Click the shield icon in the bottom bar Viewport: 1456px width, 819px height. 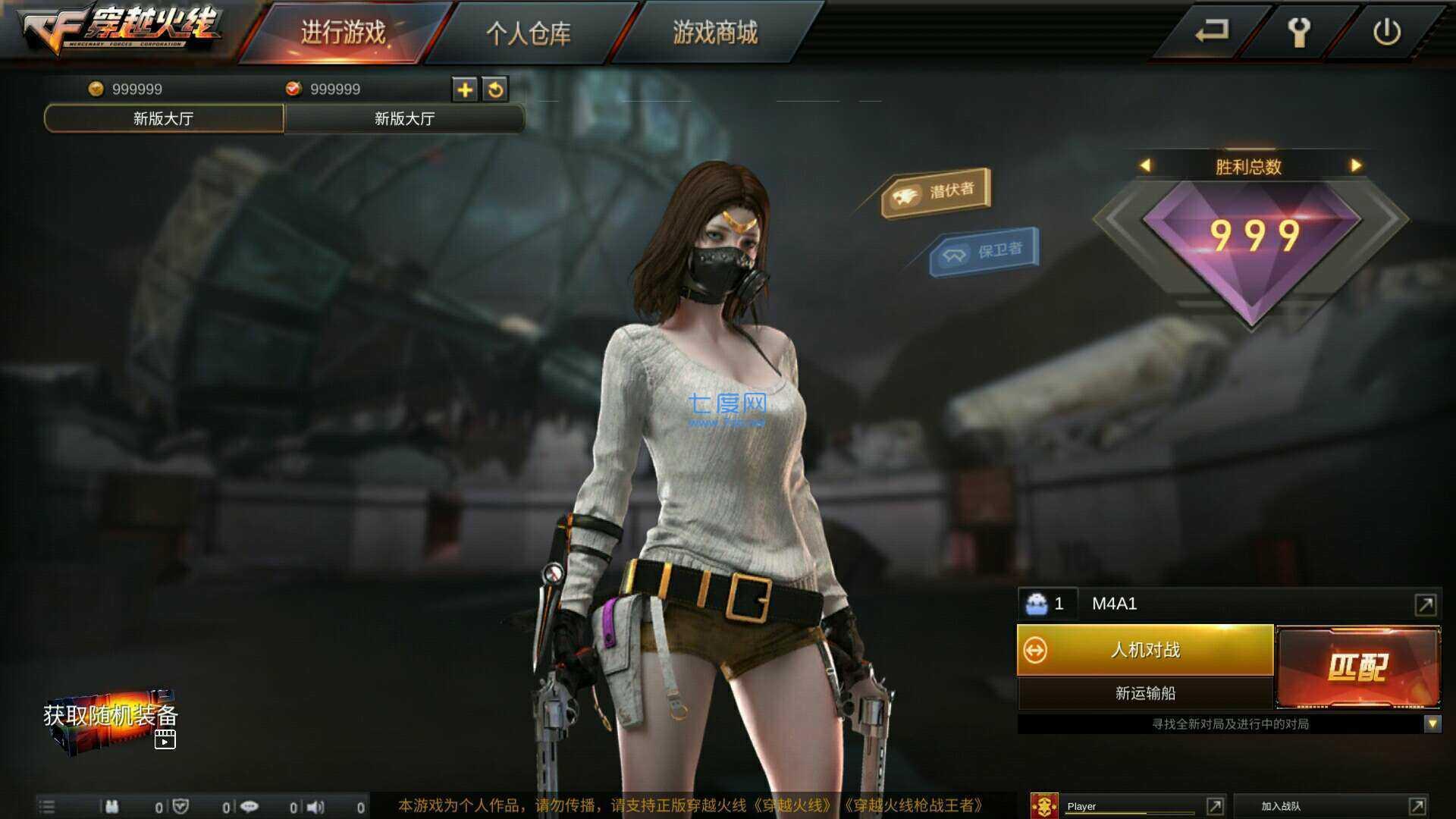click(x=180, y=806)
